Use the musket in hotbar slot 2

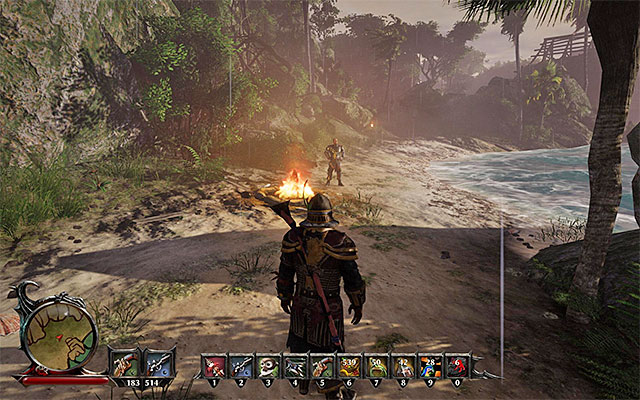[x=241, y=366]
